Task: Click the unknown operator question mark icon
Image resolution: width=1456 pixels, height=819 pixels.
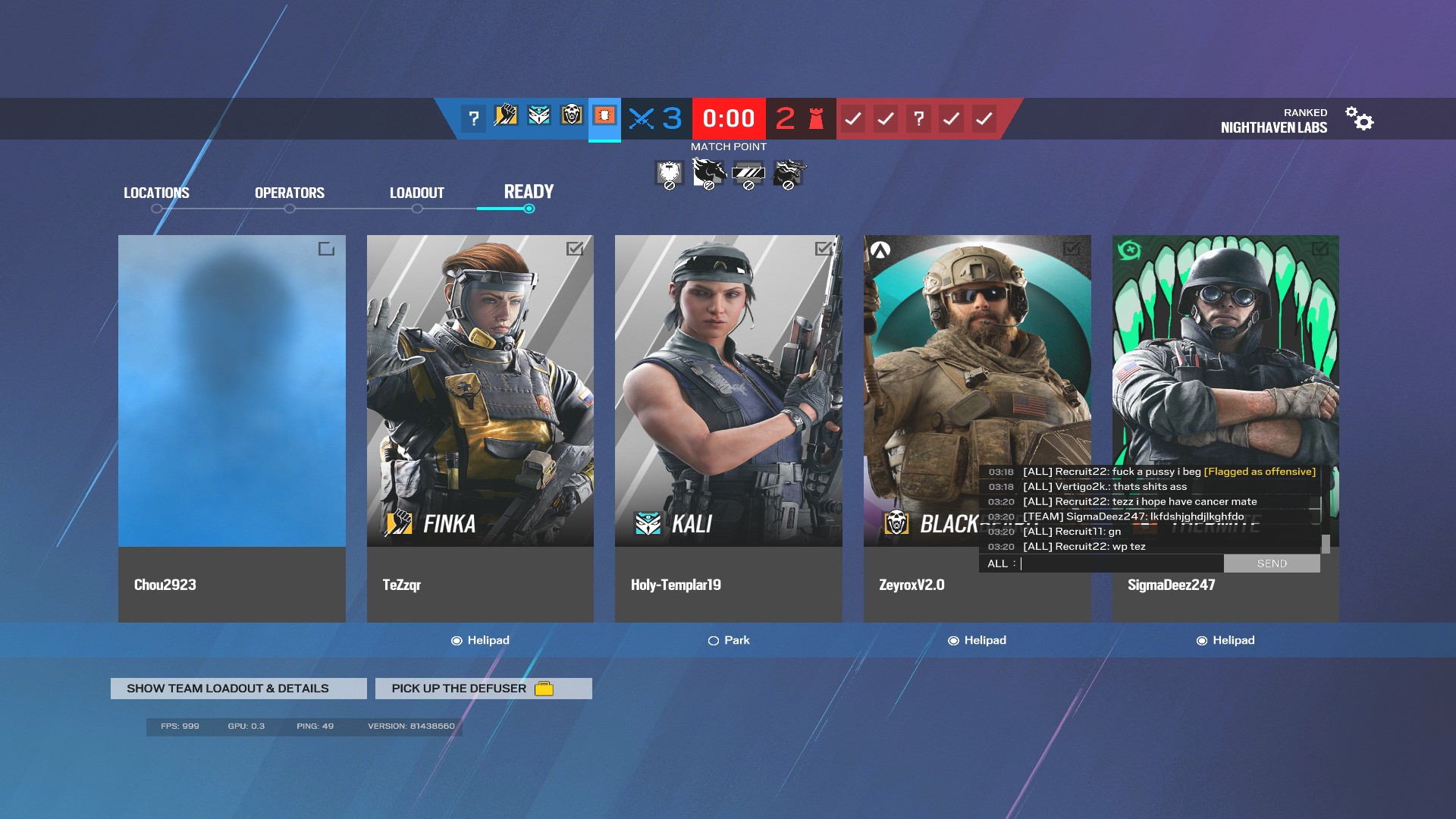Action: (473, 118)
